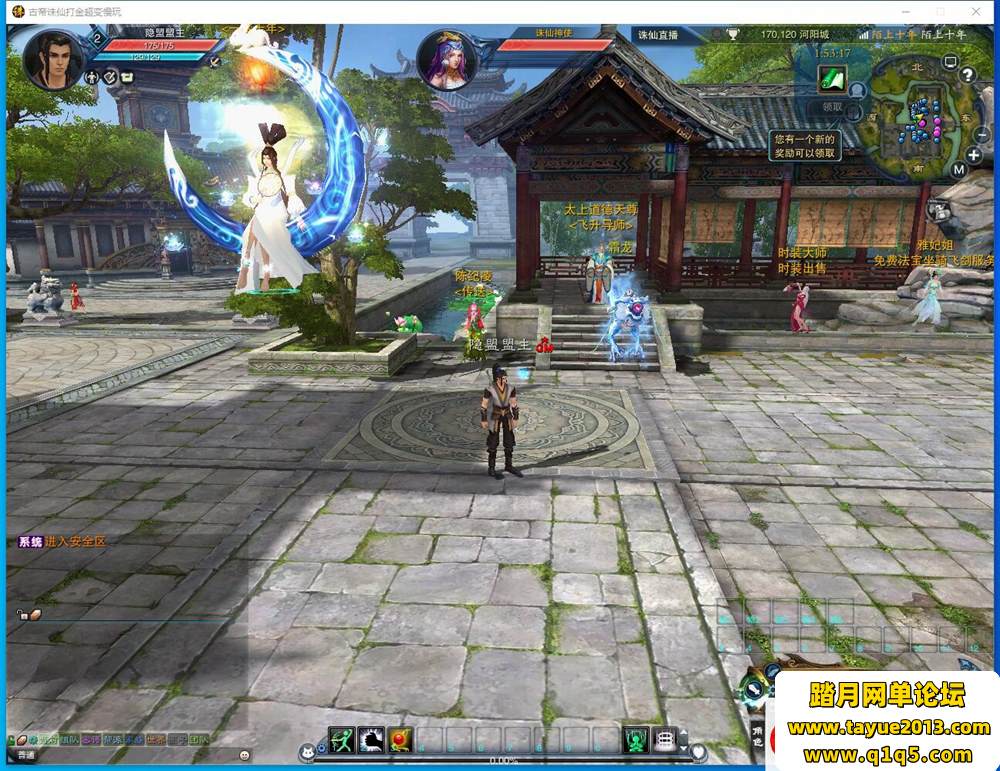Open the chat emoji smiley button
Image resolution: width=1000 pixels, height=771 pixels.
click(x=245, y=755)
